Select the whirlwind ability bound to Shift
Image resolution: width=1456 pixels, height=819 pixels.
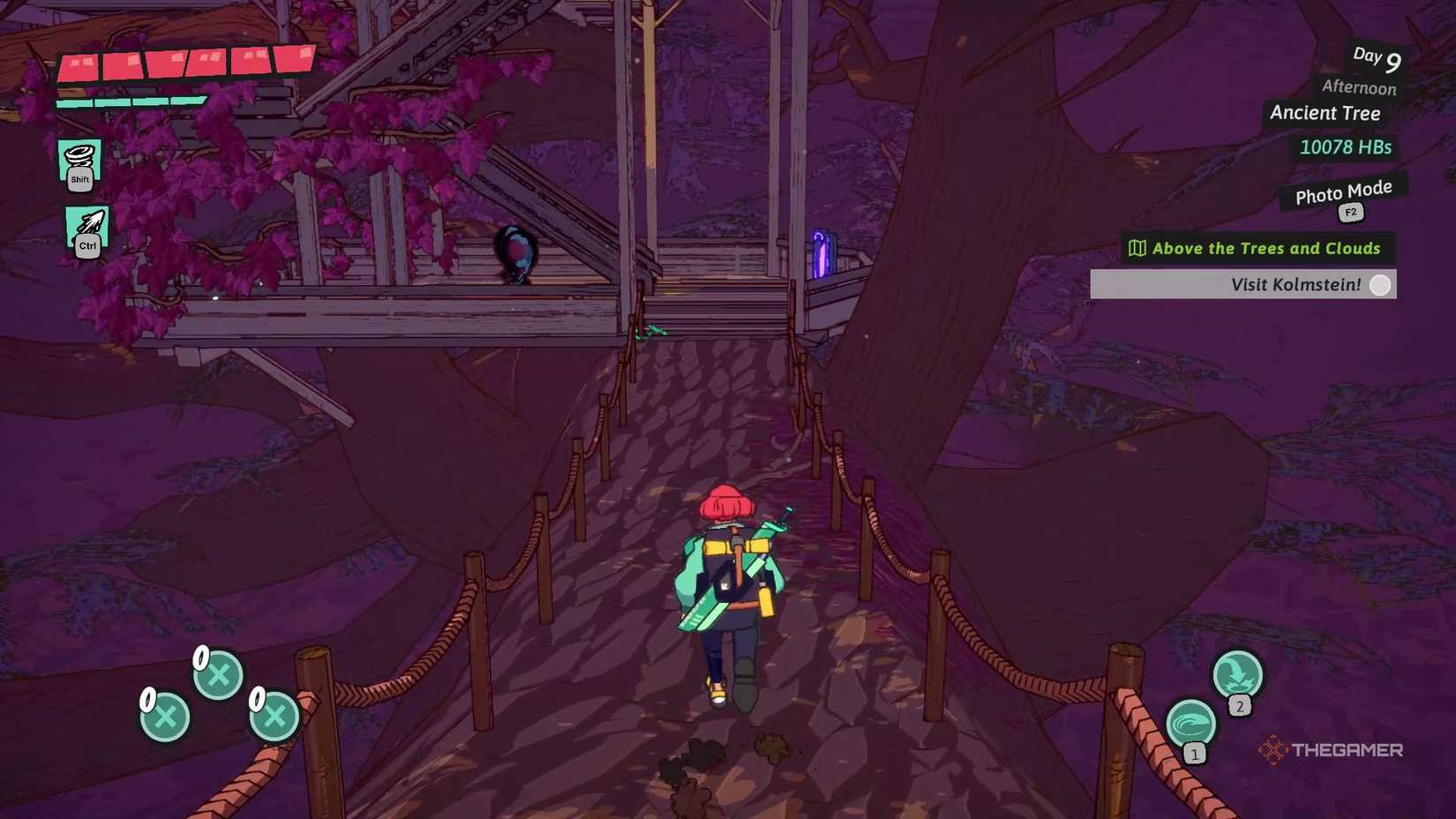80,162
